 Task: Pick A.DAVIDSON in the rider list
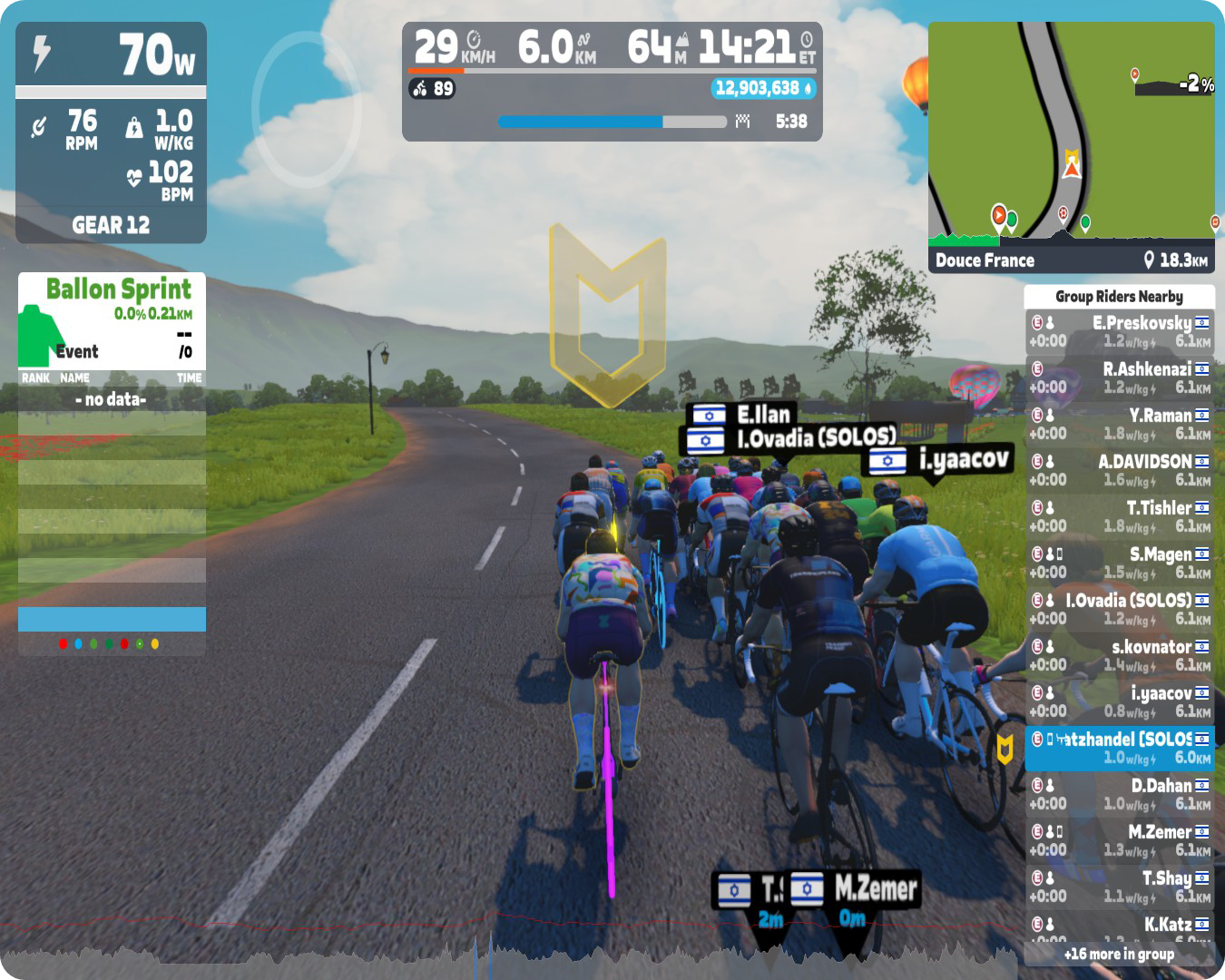click(x=1119, y=471)
